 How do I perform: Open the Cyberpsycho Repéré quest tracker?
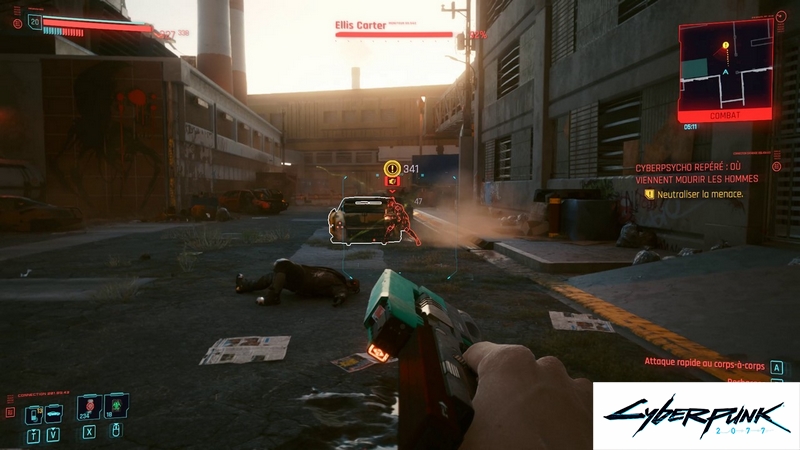(696, 172)
